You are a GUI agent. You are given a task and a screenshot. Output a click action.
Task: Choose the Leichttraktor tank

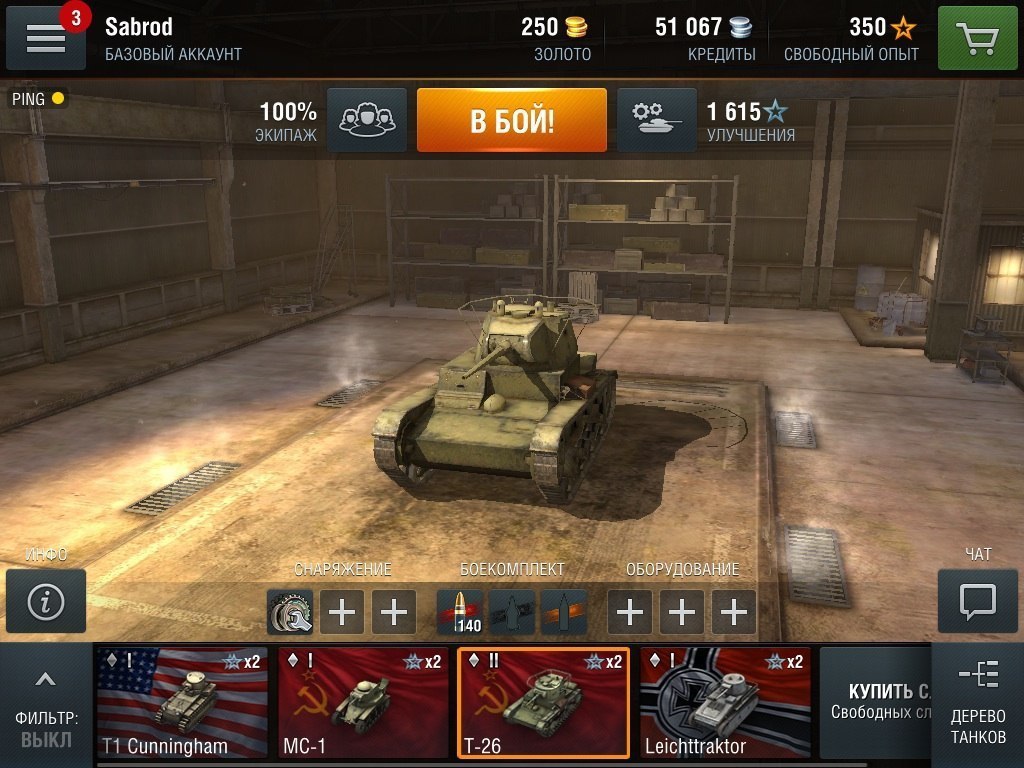coord(725,703)
